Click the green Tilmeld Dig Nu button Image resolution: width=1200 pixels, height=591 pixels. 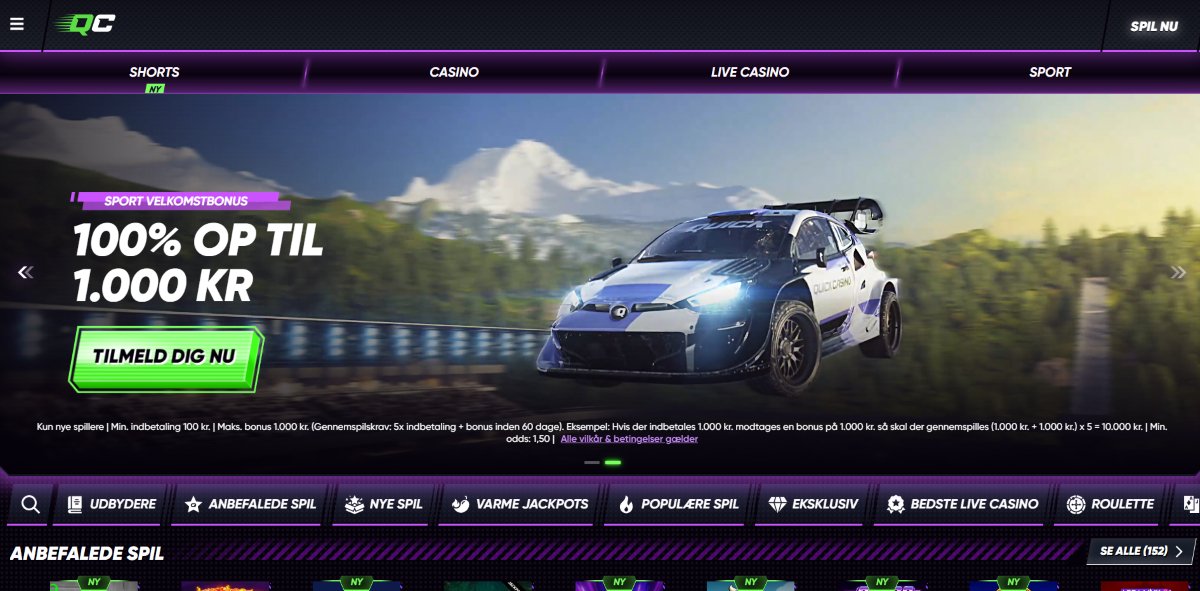pos(165,356)
